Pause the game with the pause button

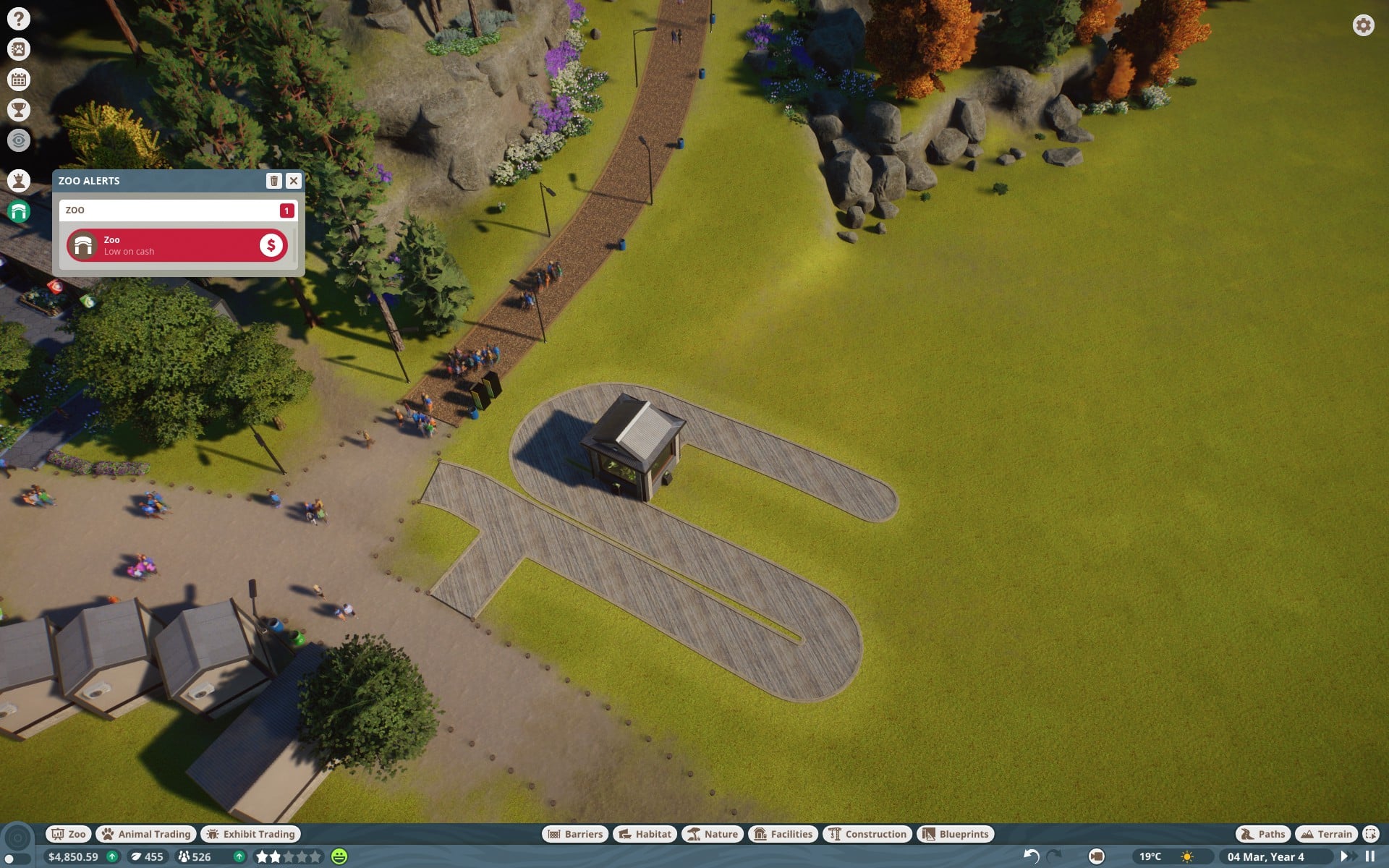1369,856
